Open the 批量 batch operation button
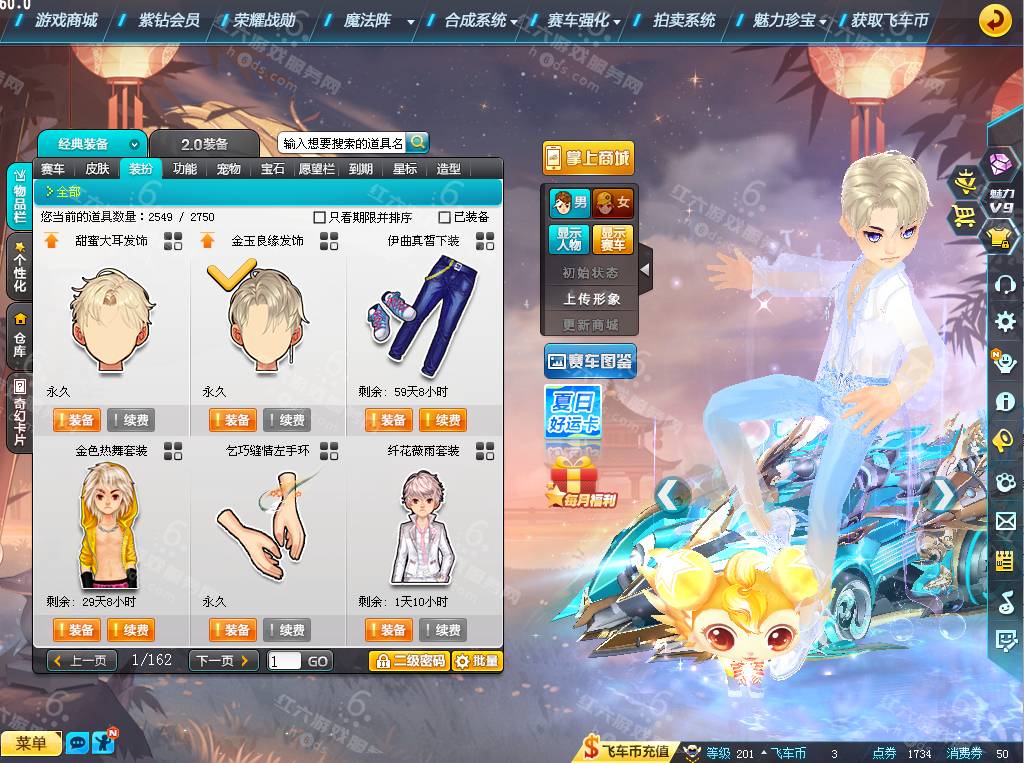The width and height of the screenshot is (1024, 763). click(x=477, y=661)
